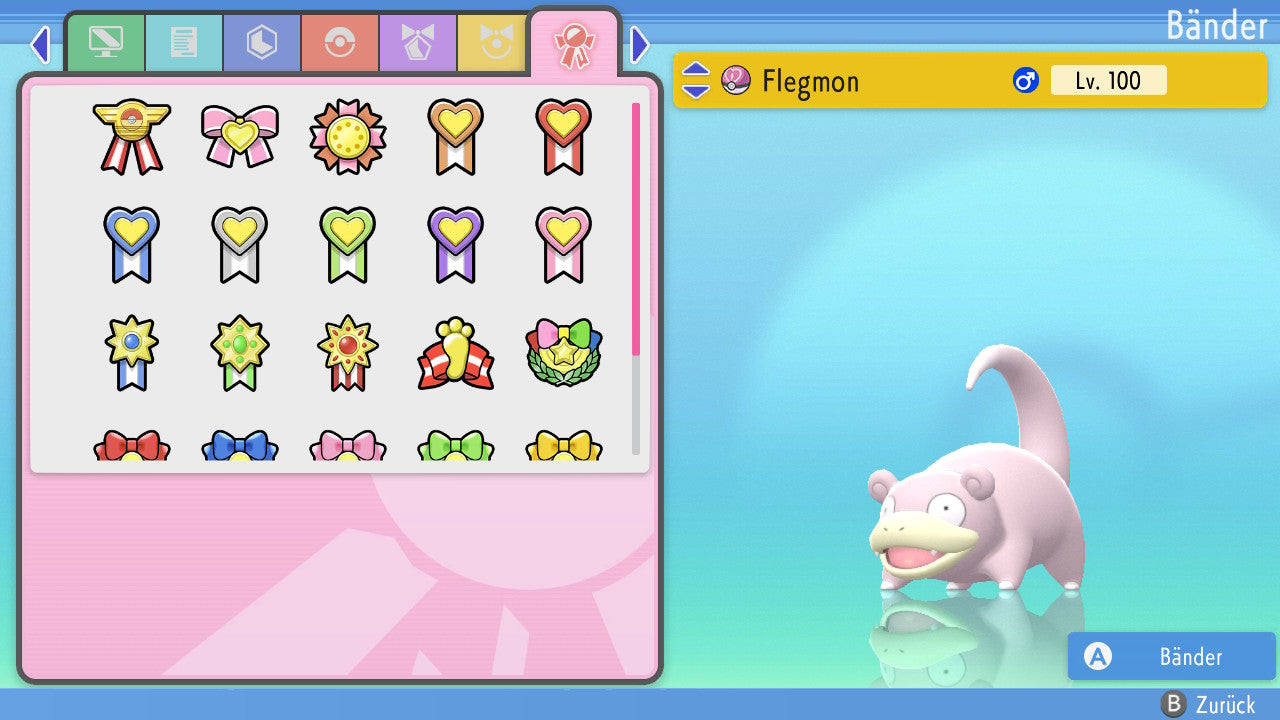The image size is (1280, 720).
Task: Pick the grey heart ribbon
Action: (x=240, y=243)
